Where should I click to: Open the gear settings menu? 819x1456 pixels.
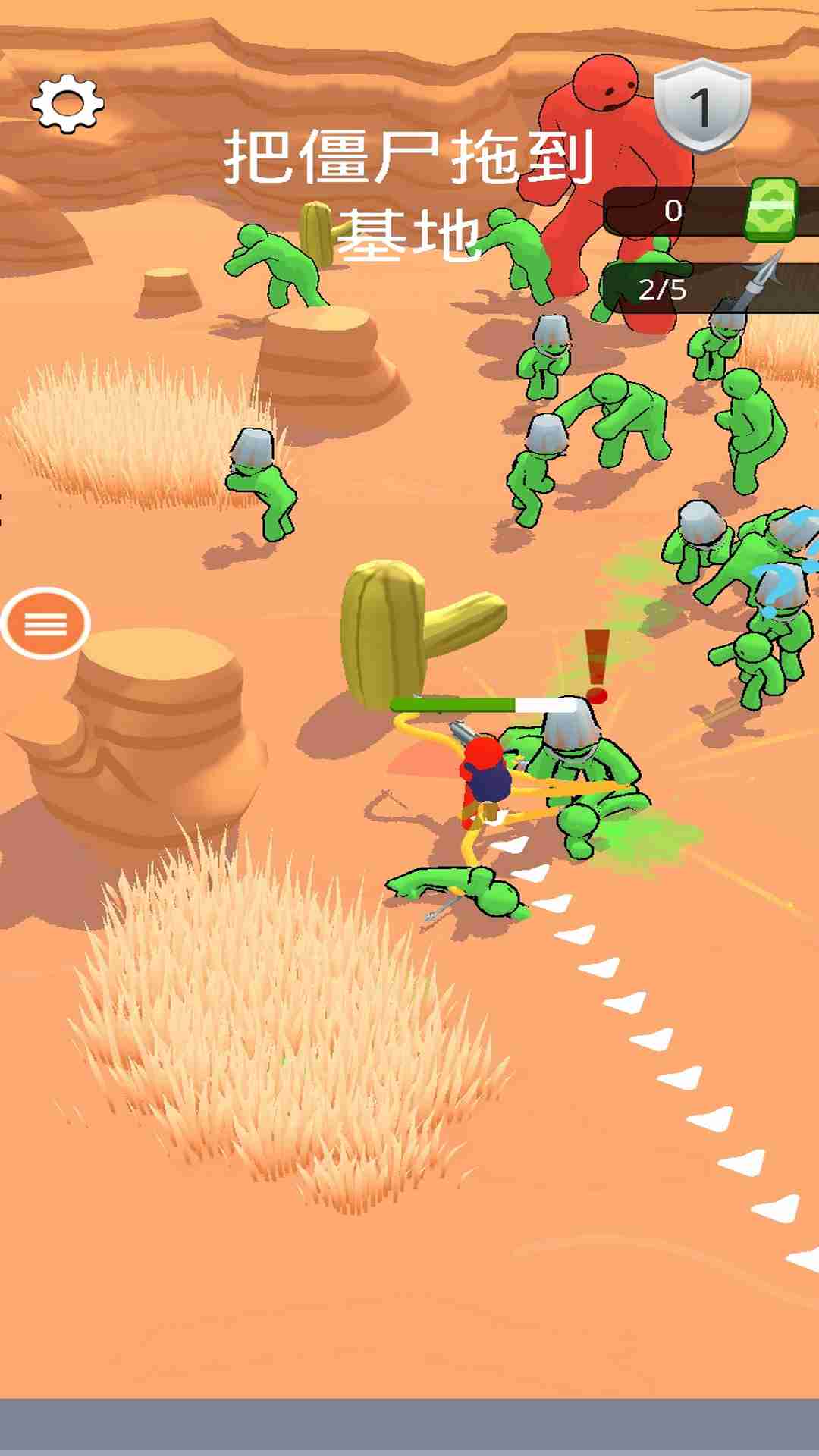[x=67, y=104]
